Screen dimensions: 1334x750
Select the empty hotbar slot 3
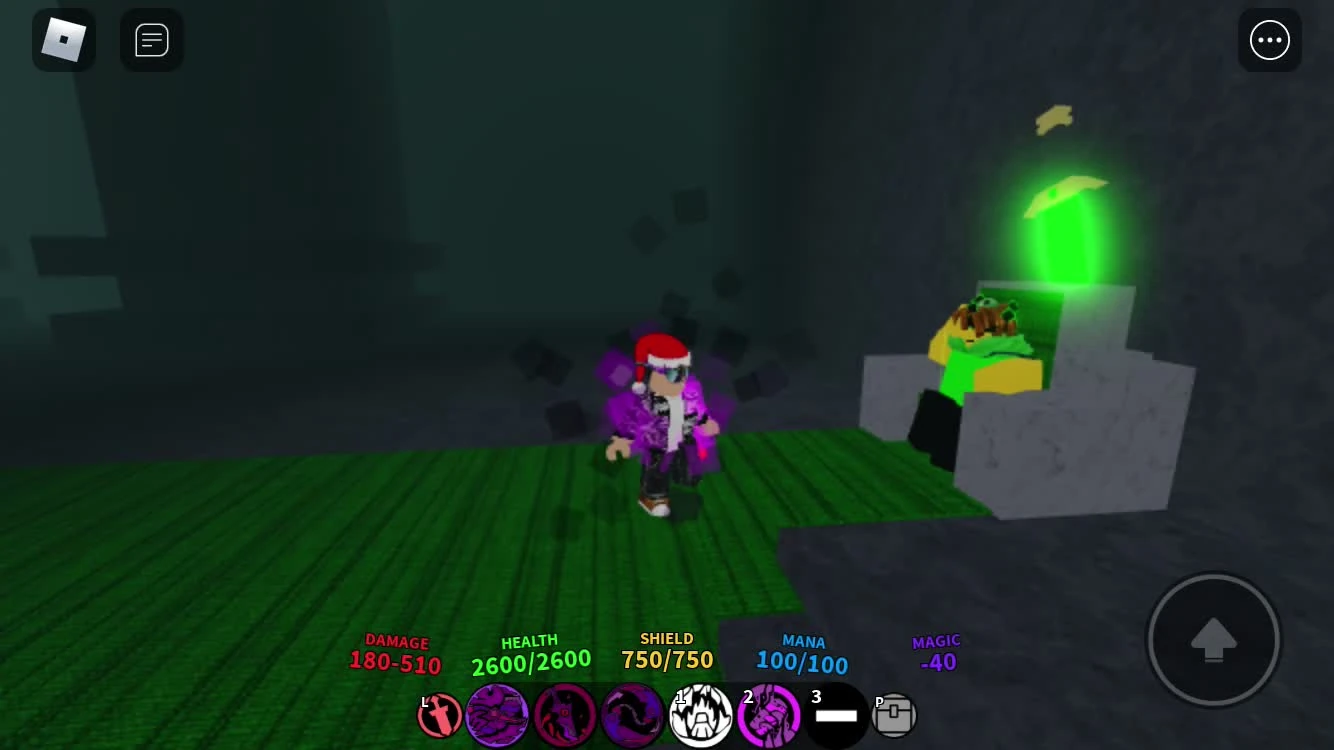(837, 715)
